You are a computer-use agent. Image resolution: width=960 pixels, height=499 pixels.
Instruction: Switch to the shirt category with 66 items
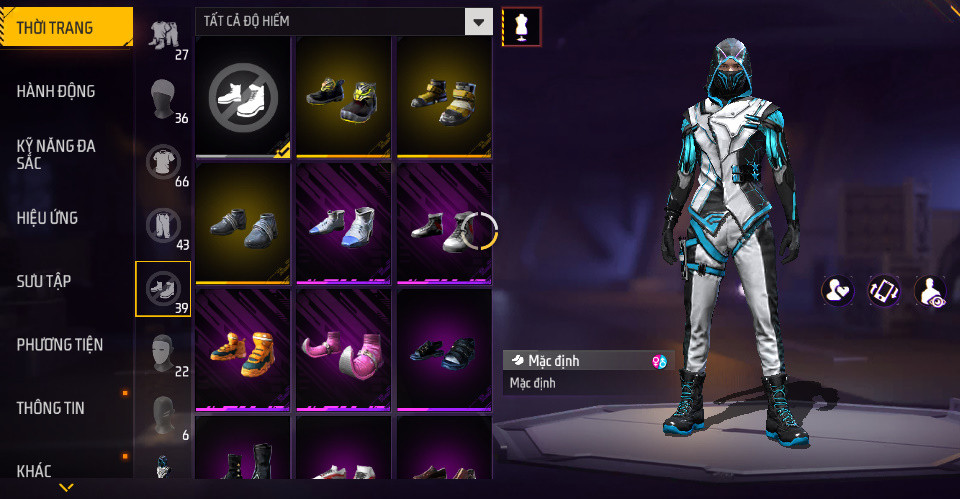click(x=163, y=163)
